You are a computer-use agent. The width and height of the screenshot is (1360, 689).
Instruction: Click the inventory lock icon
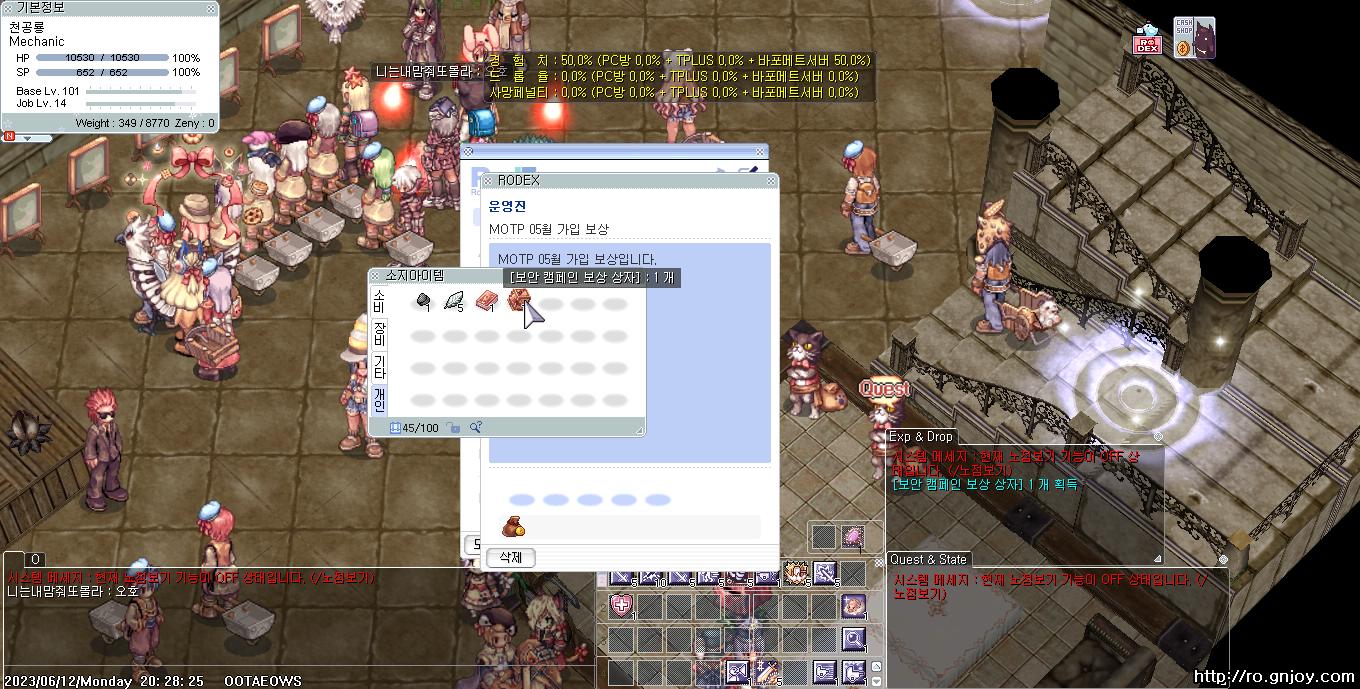pyautogui.click(x=454, y=428)
